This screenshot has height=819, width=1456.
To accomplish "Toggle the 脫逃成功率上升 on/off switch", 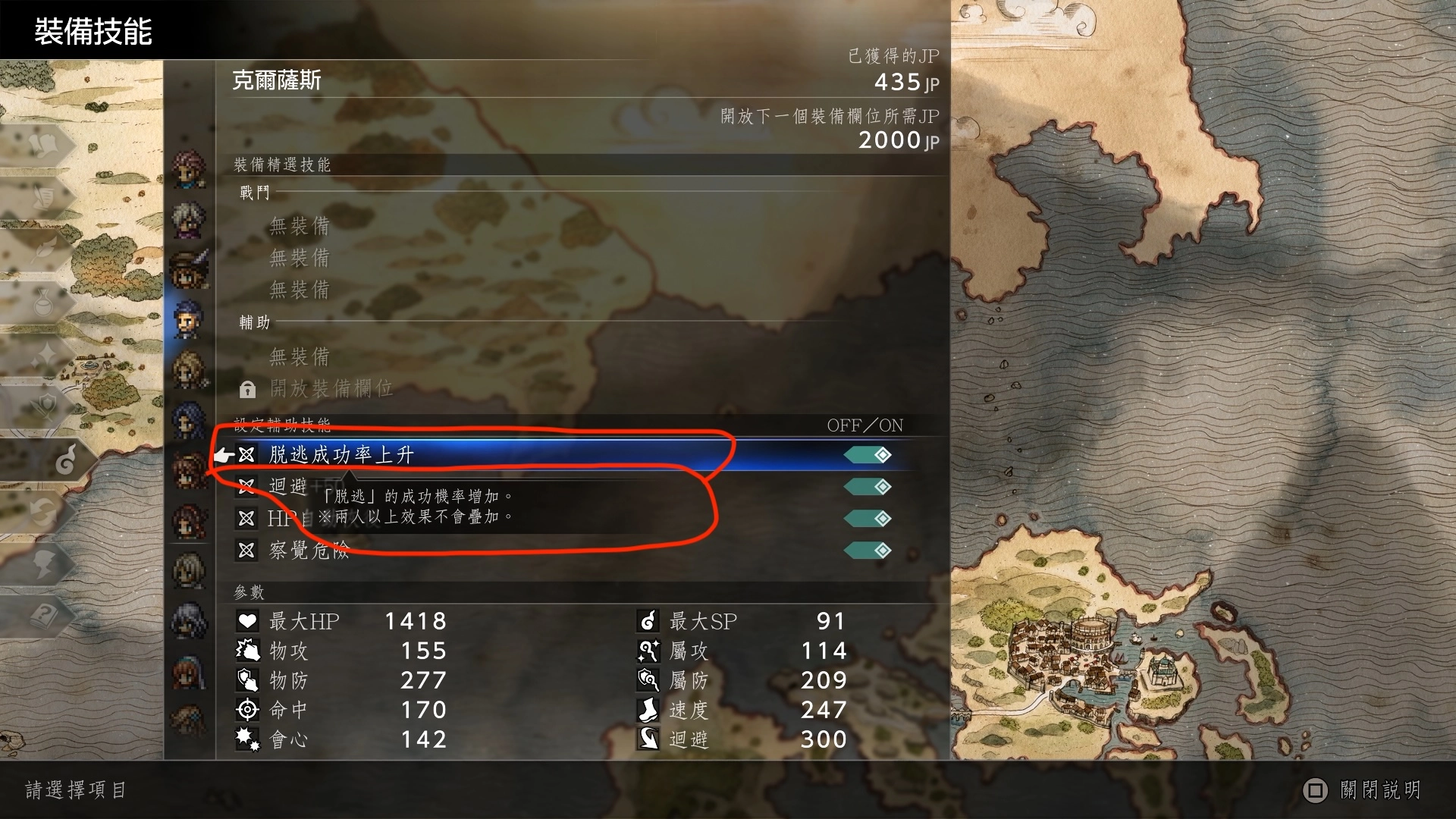I will 868,455.
